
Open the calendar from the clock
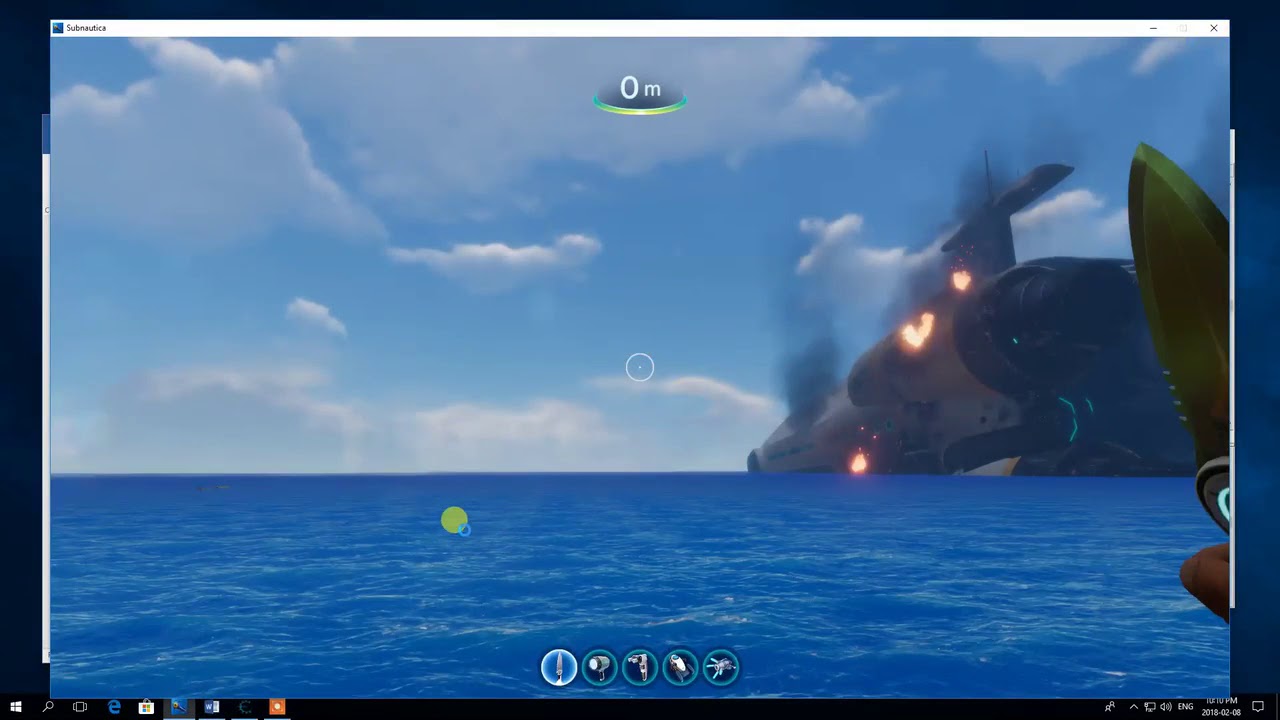pyautogui.click(x=1222, y=707)
